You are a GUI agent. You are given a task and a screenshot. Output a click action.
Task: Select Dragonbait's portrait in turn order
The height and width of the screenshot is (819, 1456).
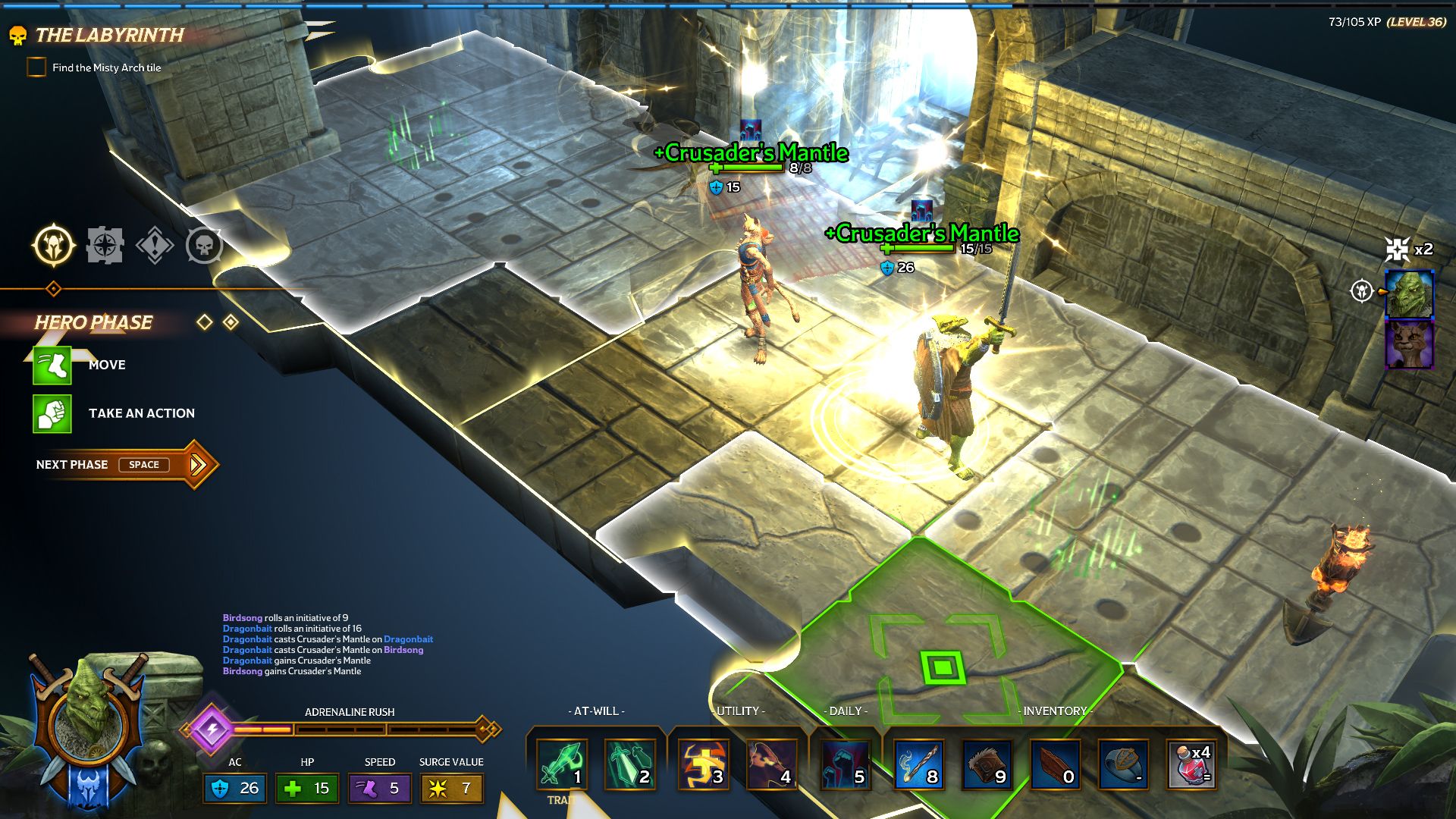[1409, 293]
